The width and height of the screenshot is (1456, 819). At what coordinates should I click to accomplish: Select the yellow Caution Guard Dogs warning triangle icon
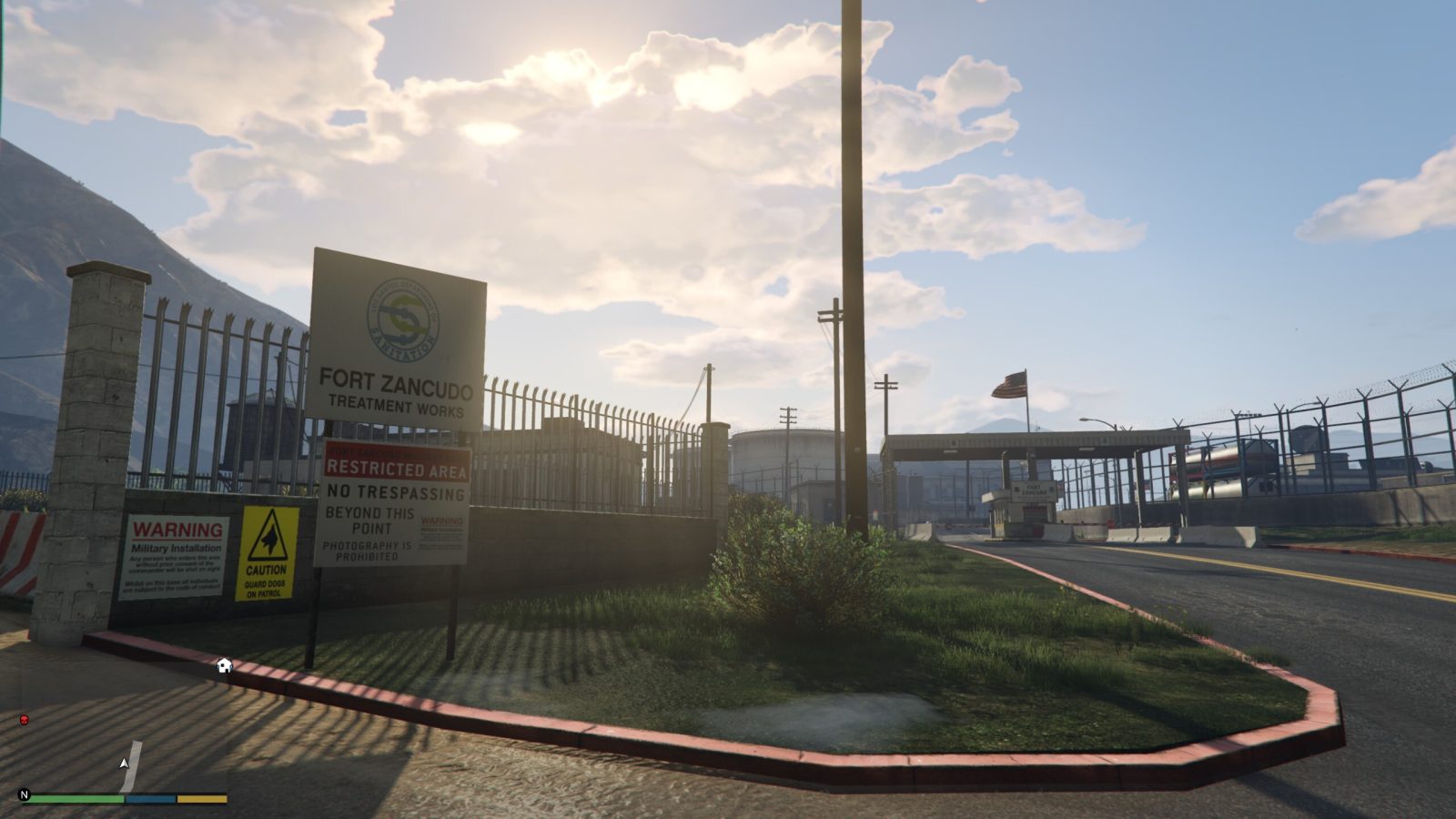(268, 549)
